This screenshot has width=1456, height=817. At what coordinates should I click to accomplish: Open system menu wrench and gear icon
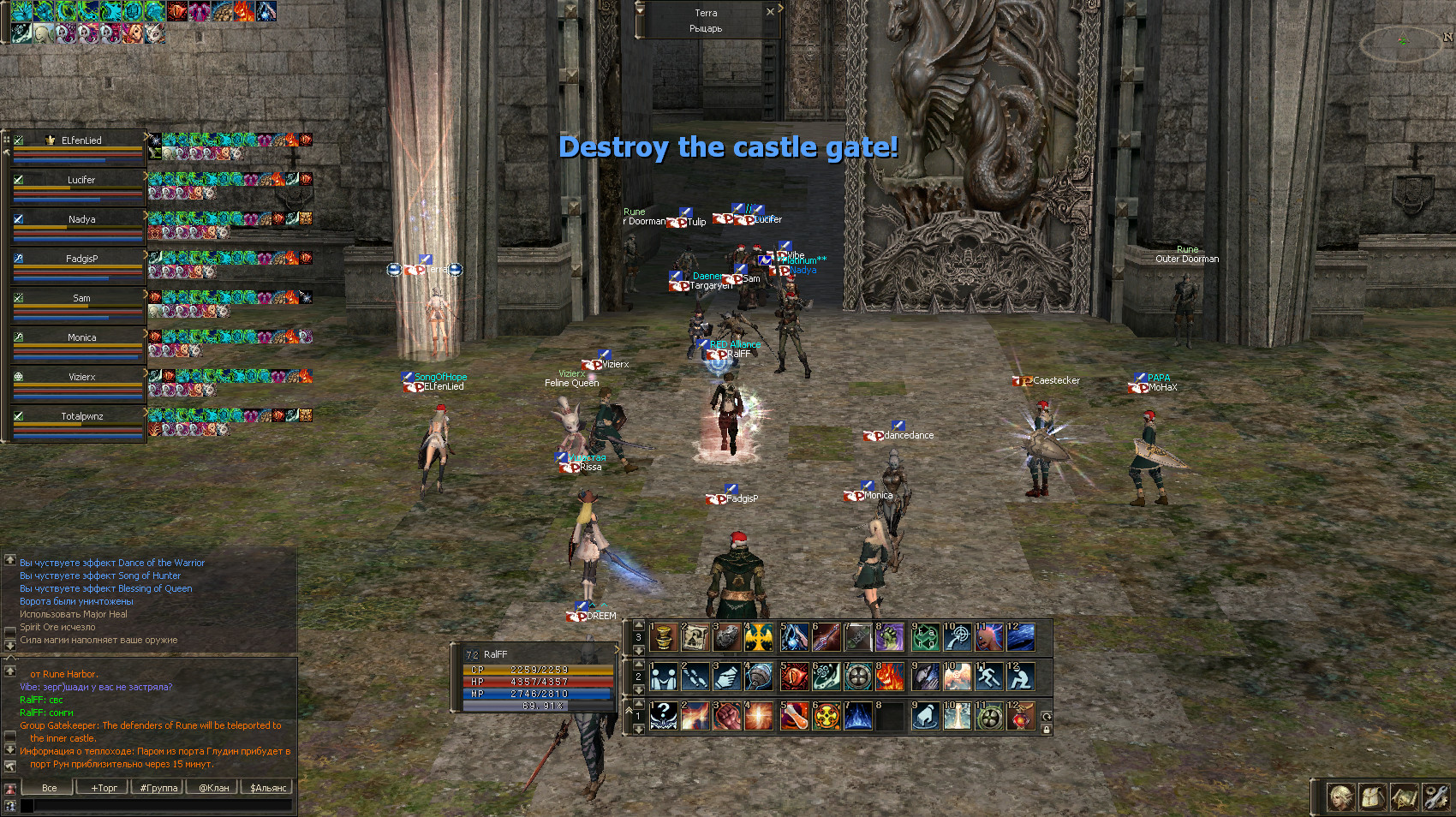click(x=1436, y=797)
